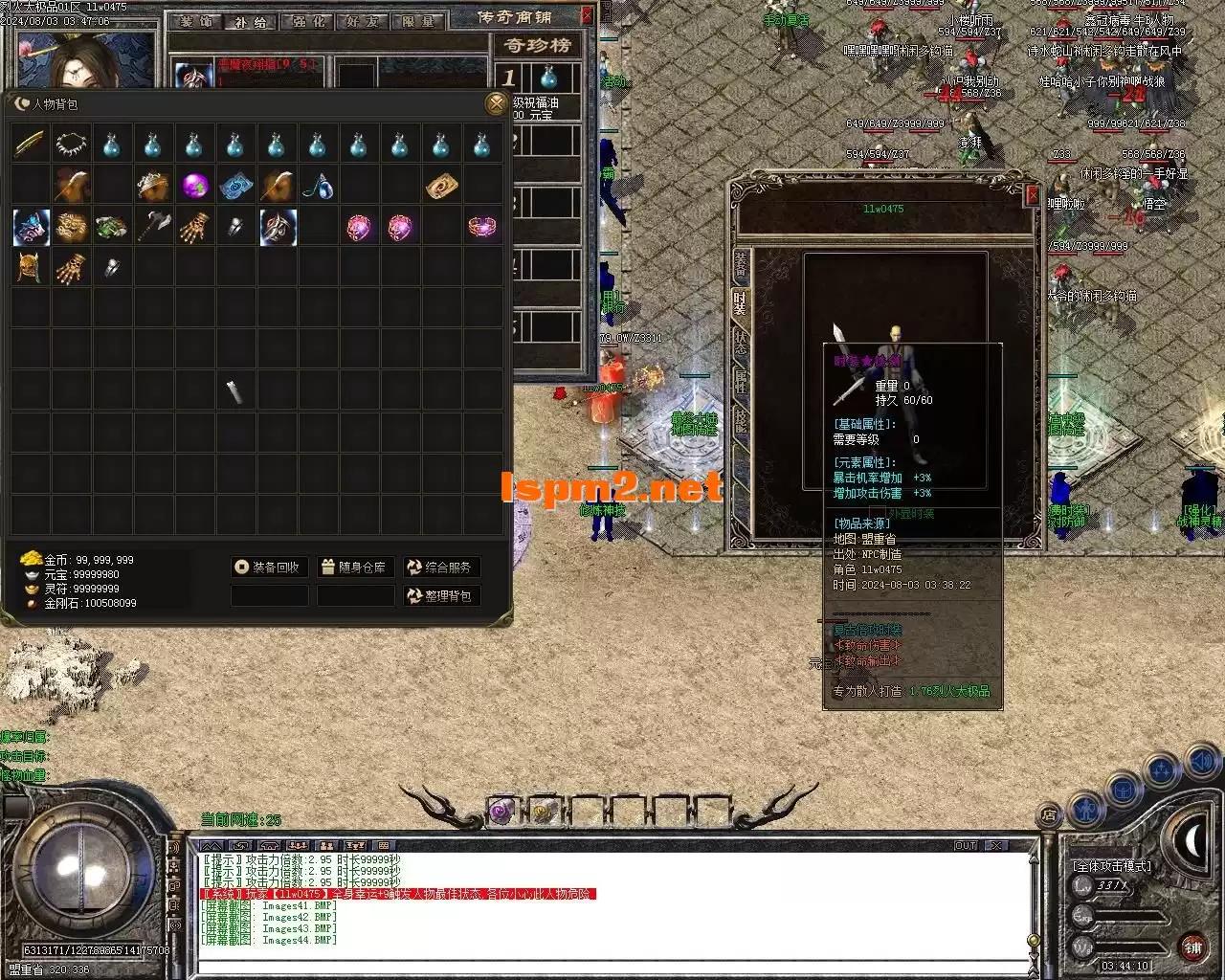Open the 限量 shop tab
Screen dimensions: 1225x980
pyautogui.click(x=417, y=21)
